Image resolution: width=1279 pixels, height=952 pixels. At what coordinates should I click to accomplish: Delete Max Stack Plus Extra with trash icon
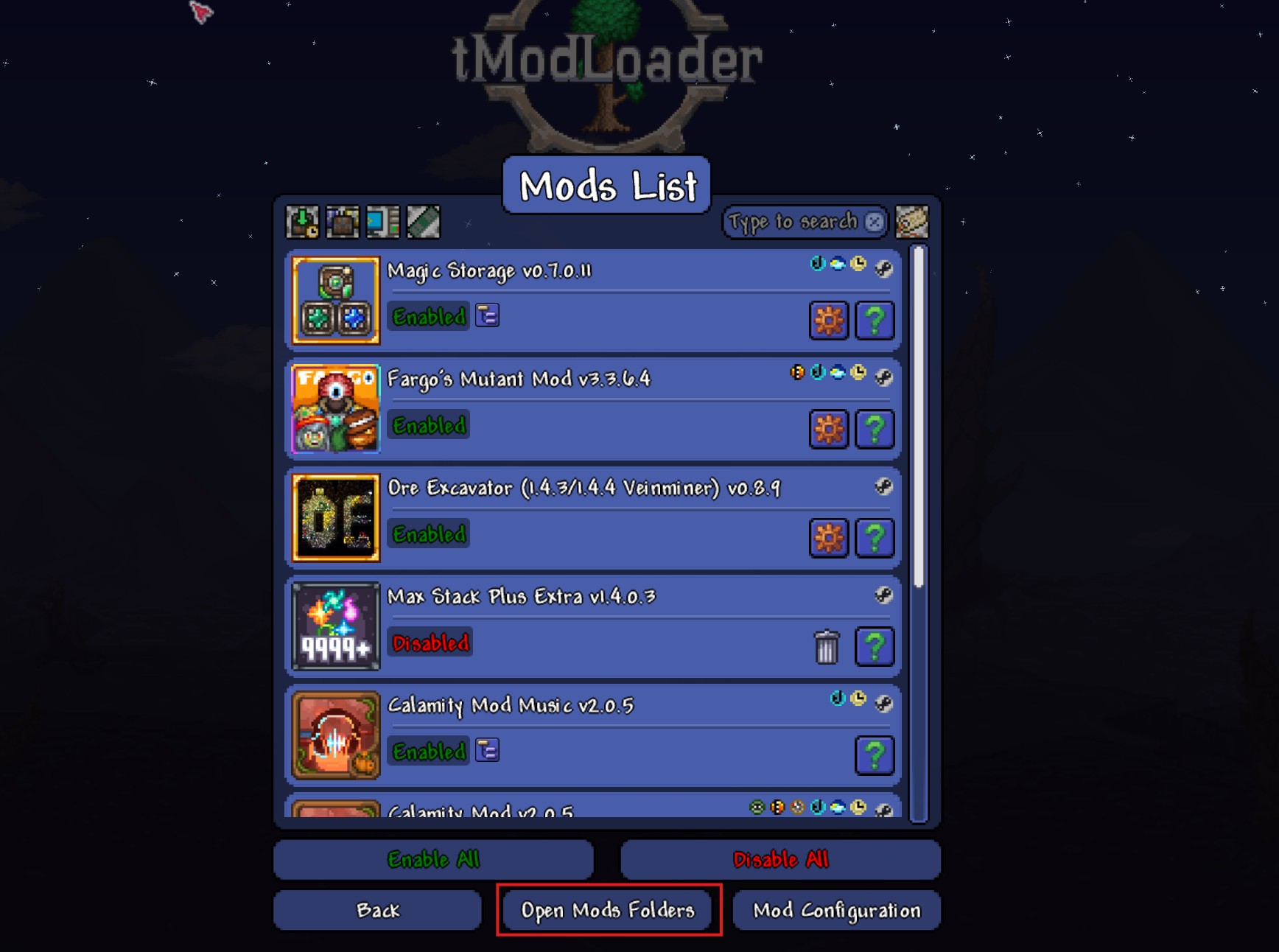[x=827, y=646]
